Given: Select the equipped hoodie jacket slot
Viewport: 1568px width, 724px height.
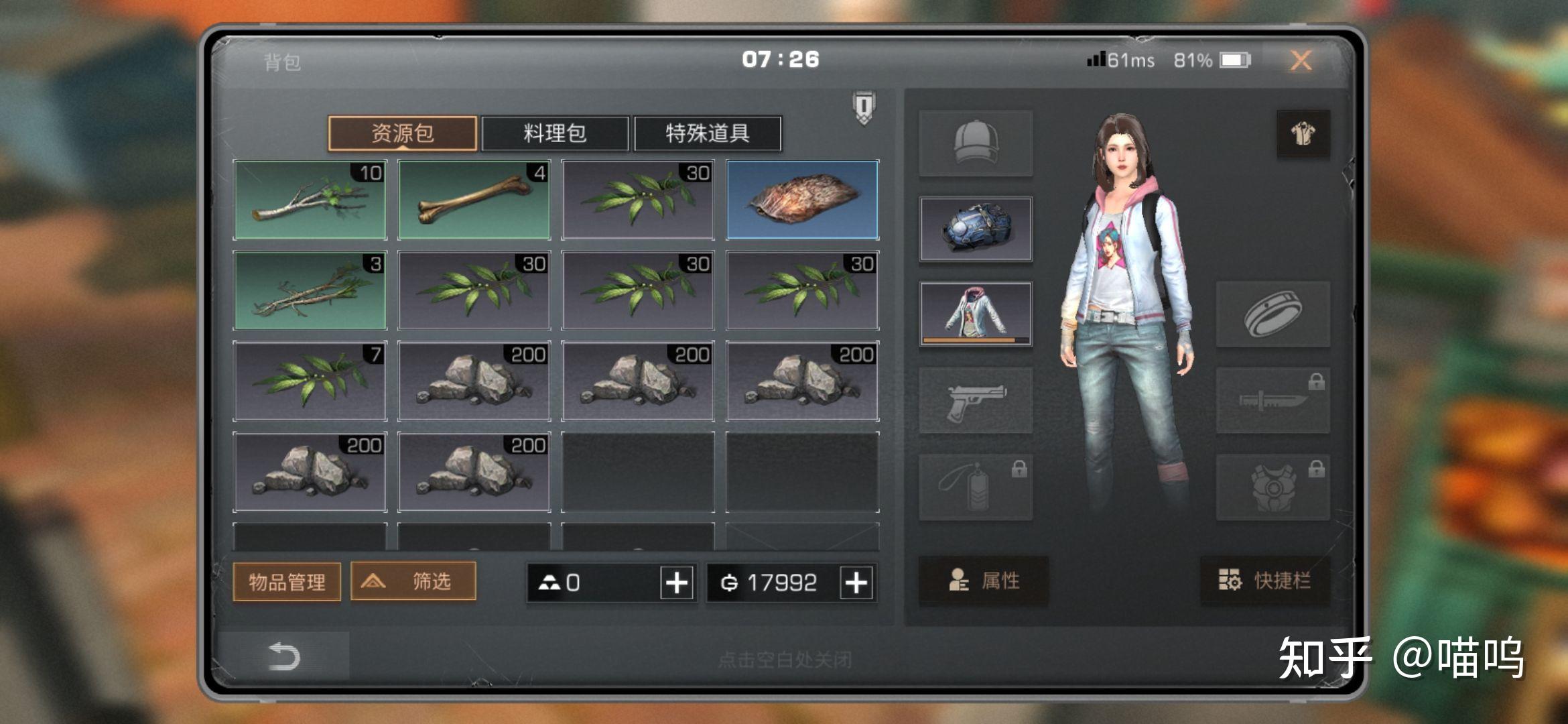Looking at the screenshot, I should point(976,314).
